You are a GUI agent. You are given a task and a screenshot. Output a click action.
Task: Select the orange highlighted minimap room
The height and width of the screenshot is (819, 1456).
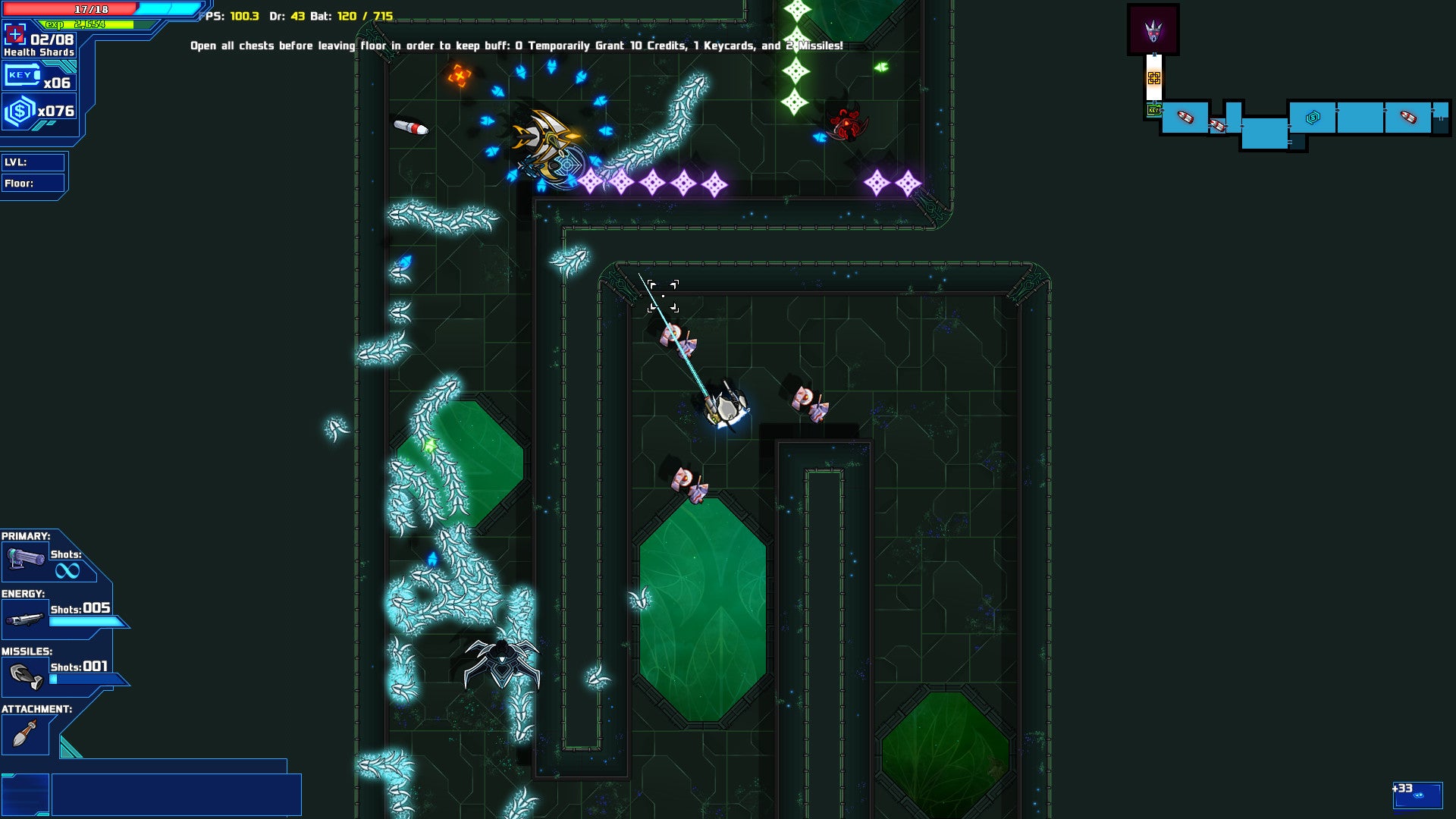(x=1153, y=78)
